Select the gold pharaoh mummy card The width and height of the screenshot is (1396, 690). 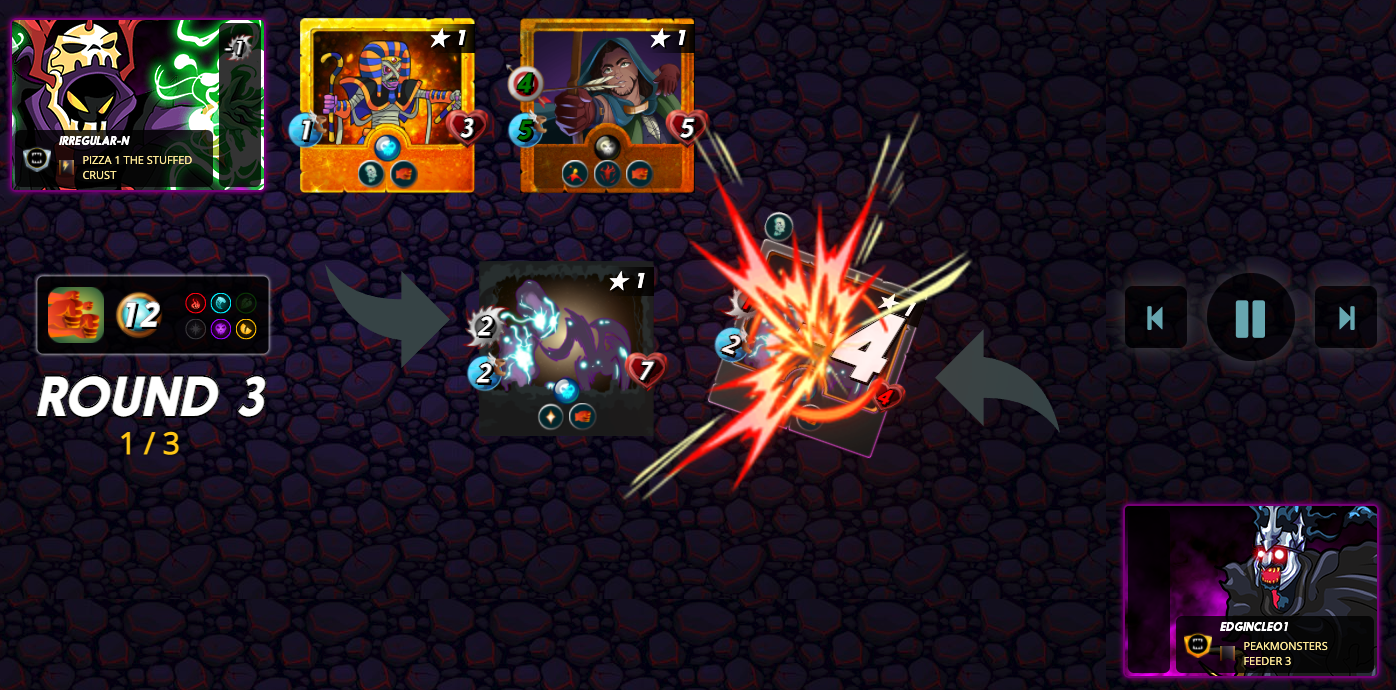(387, 105)
